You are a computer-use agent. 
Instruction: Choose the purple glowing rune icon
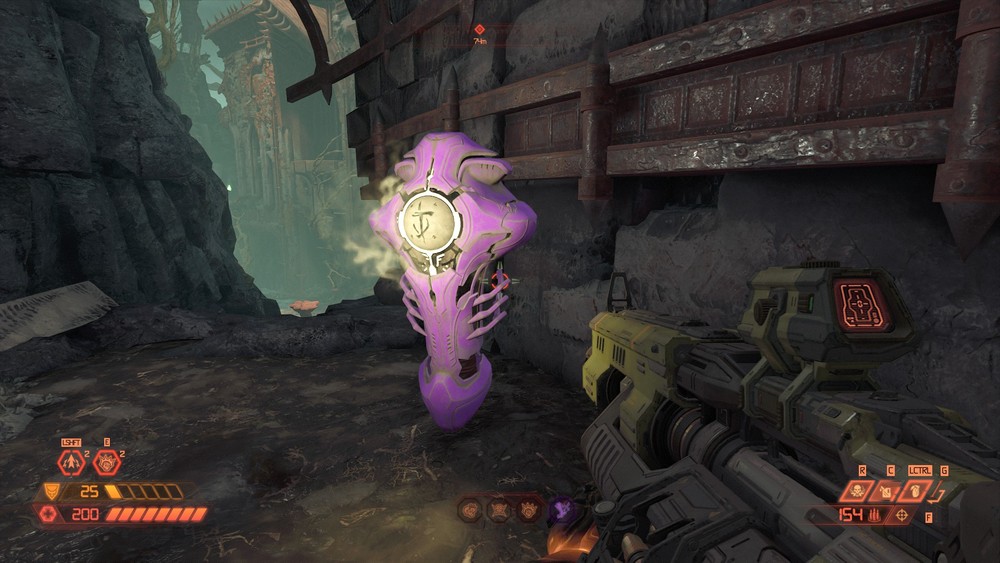(x=562, y=510)
